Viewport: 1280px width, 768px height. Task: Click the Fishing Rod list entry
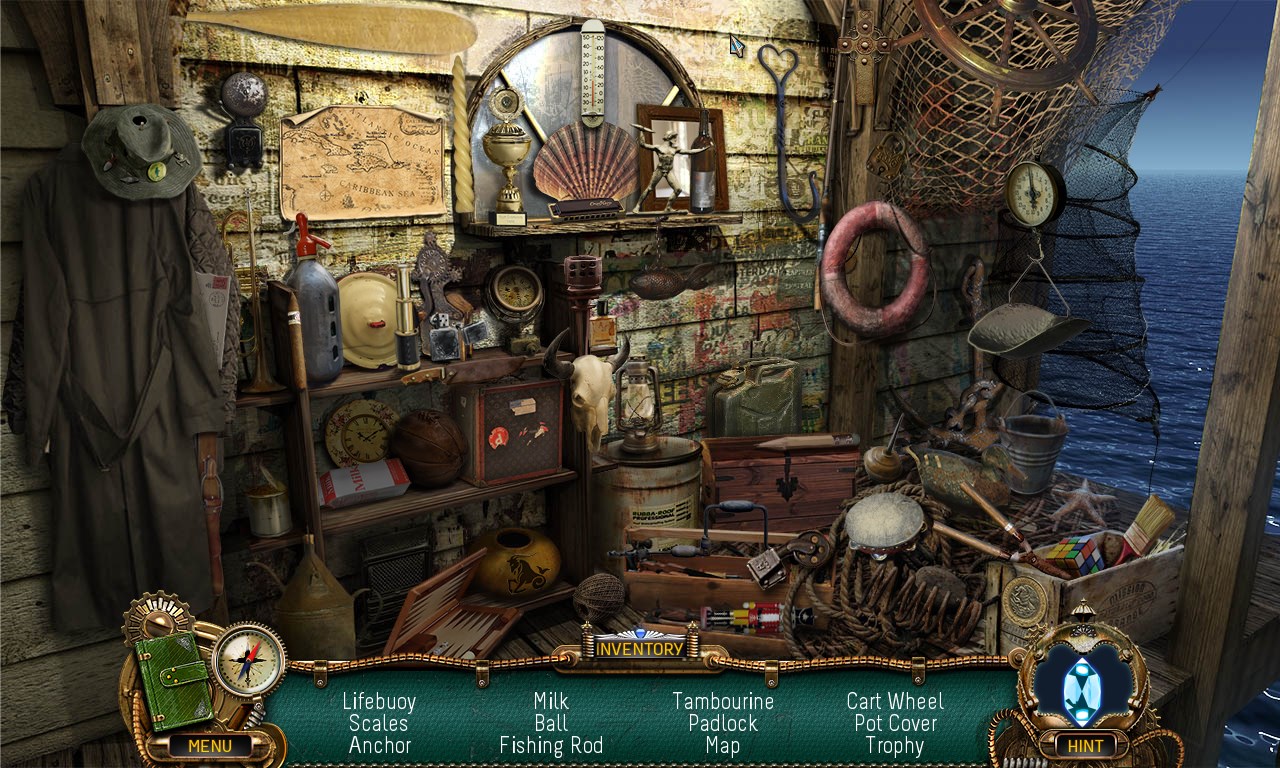(x=551, y=746)
